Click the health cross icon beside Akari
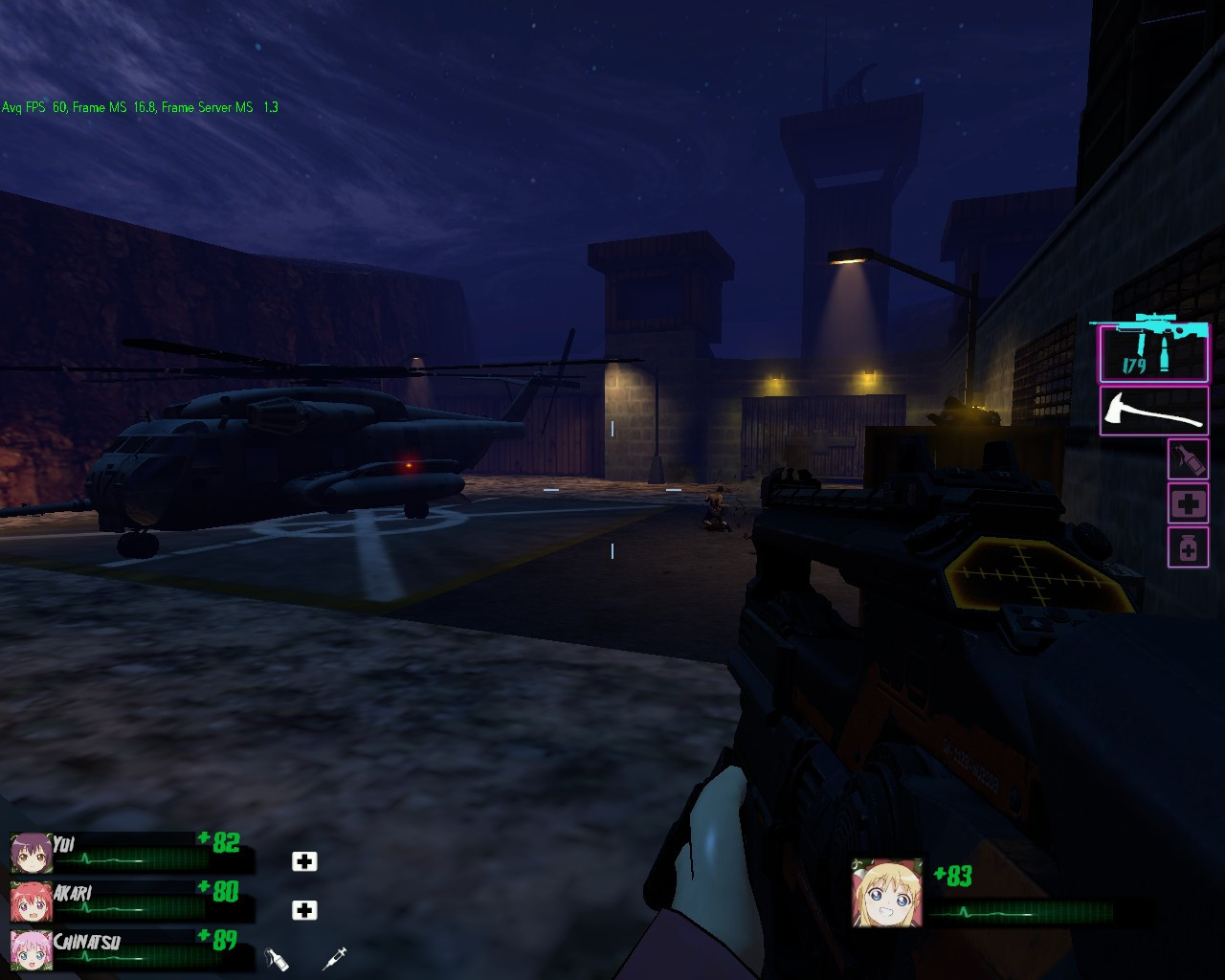Image resolution: width=1225 pixels, height=980 pixels. pos(304,910)
